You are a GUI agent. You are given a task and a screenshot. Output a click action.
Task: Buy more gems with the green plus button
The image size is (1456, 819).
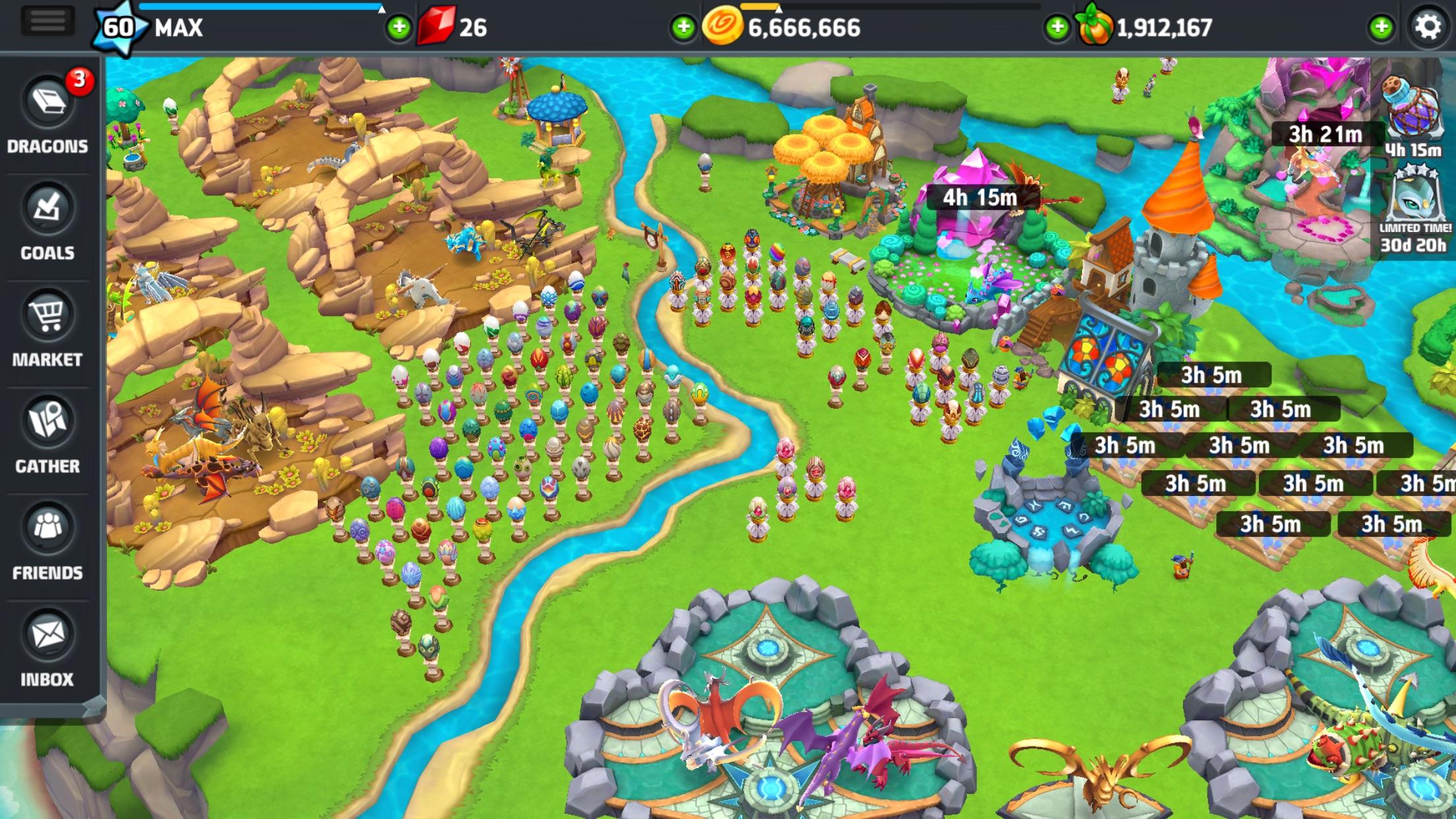[398, 28]
